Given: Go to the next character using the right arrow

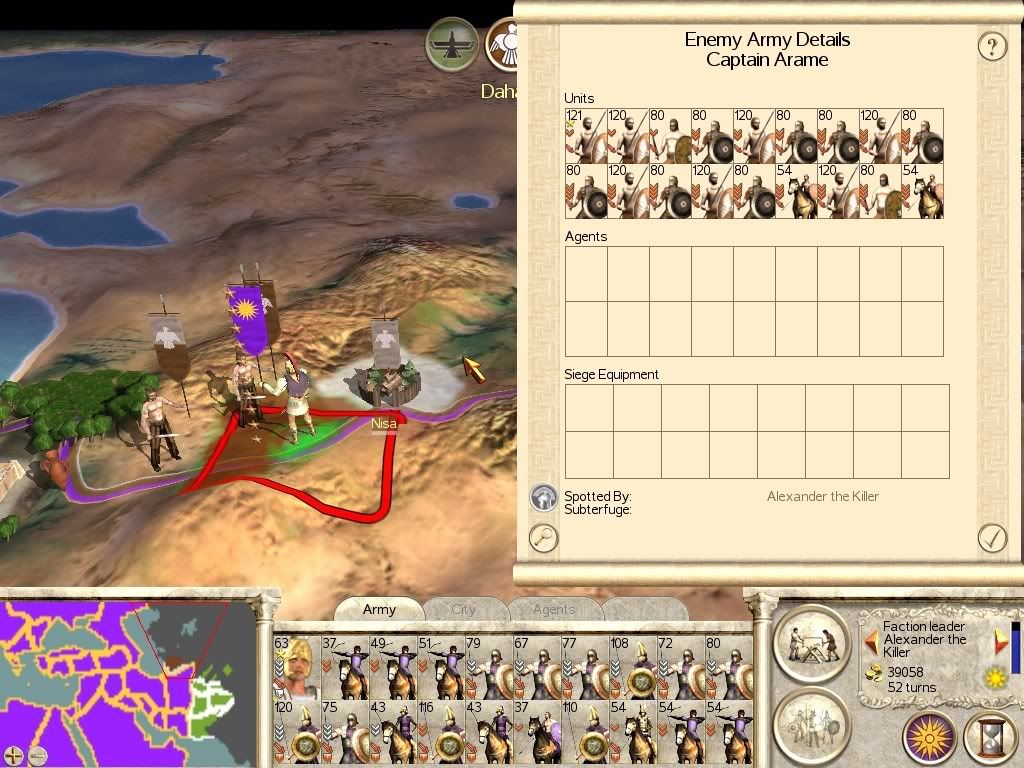Looking at the screenshot, I should point(1001,640).
